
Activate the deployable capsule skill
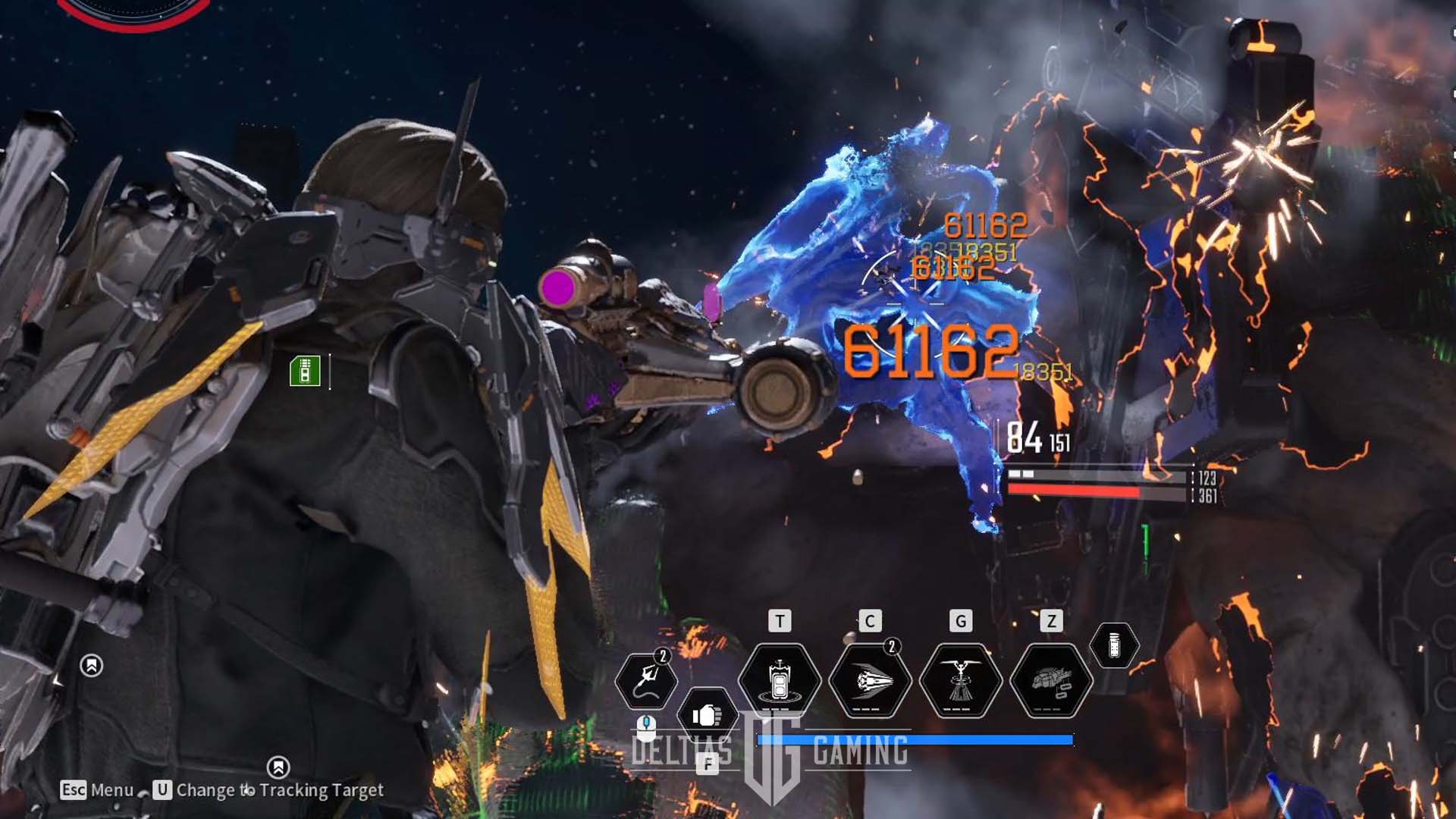[x=780, y=680]
